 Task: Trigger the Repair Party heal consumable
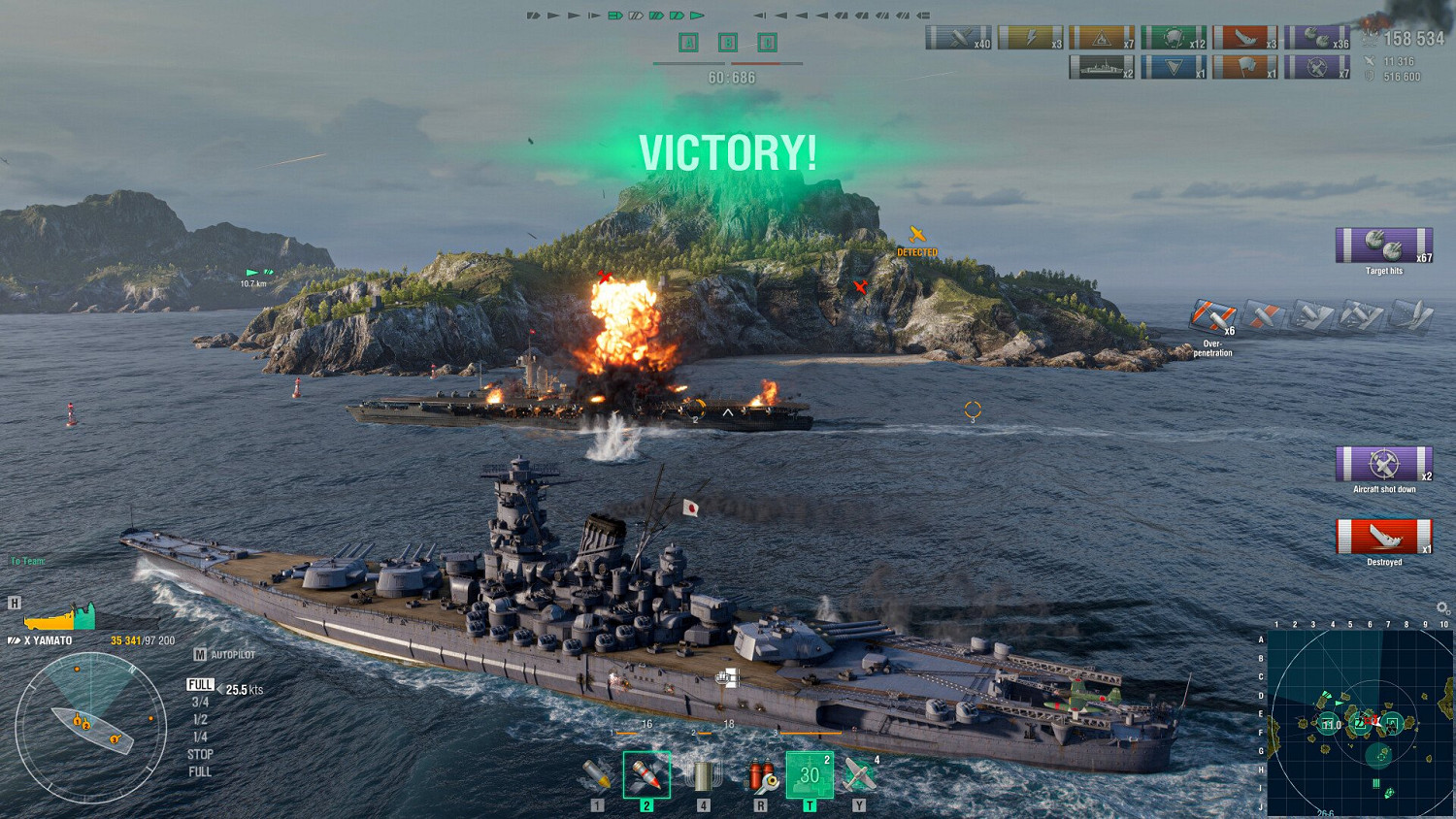tap(808, 773)
